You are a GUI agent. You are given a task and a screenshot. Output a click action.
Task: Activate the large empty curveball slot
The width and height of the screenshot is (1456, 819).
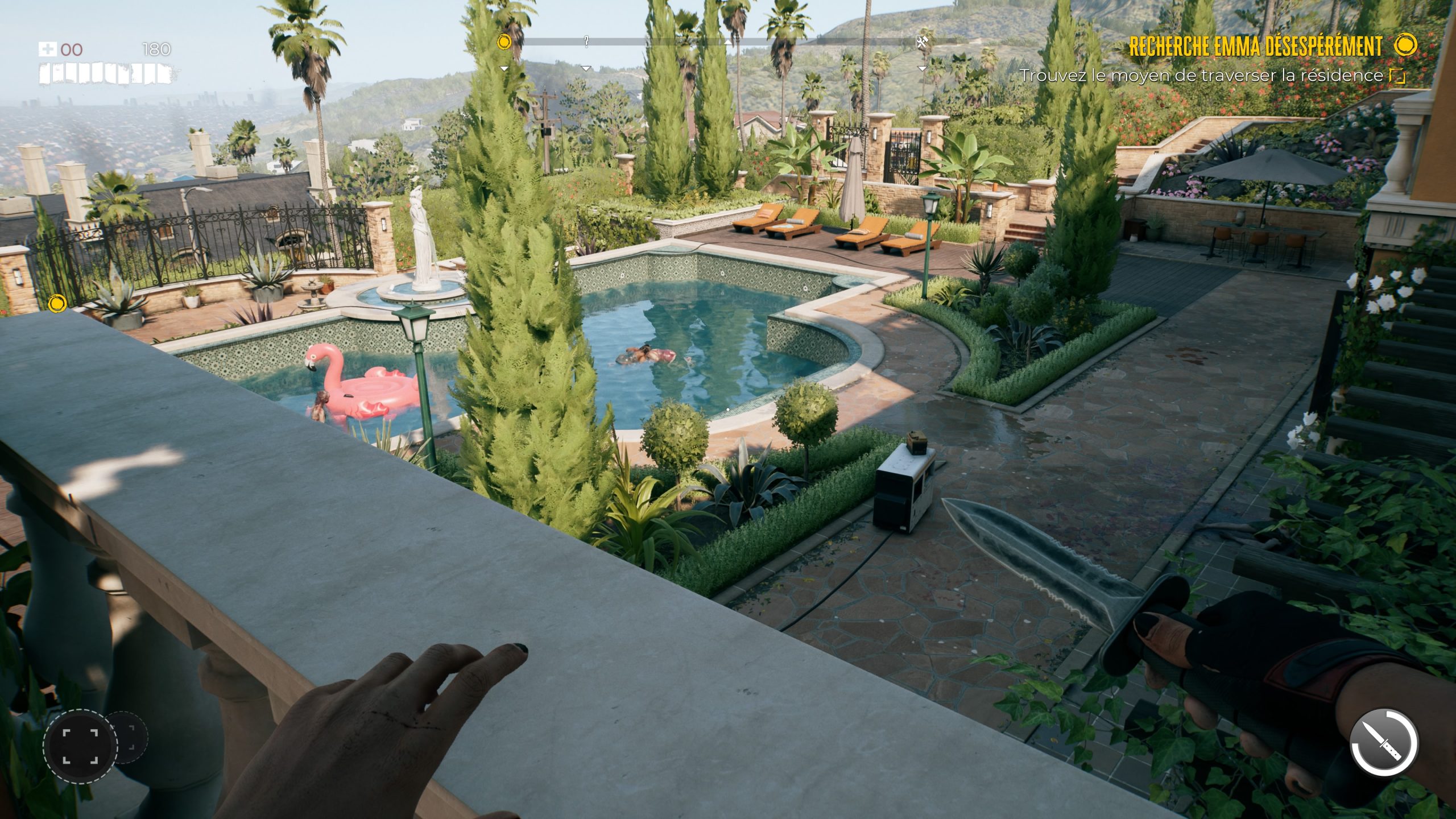(x=80, y=744)
